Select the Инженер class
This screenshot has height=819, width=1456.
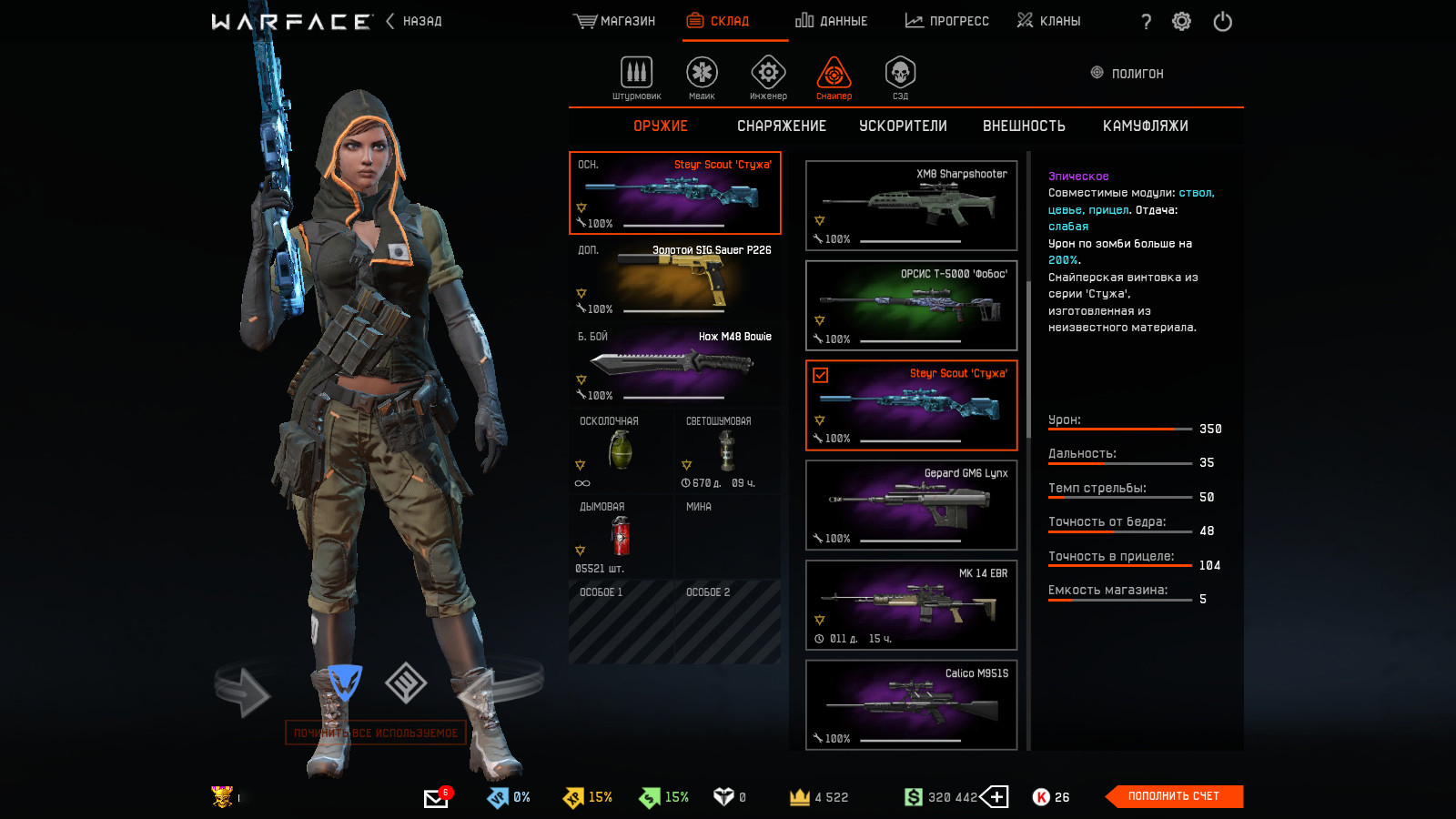[x=768, y=77]
